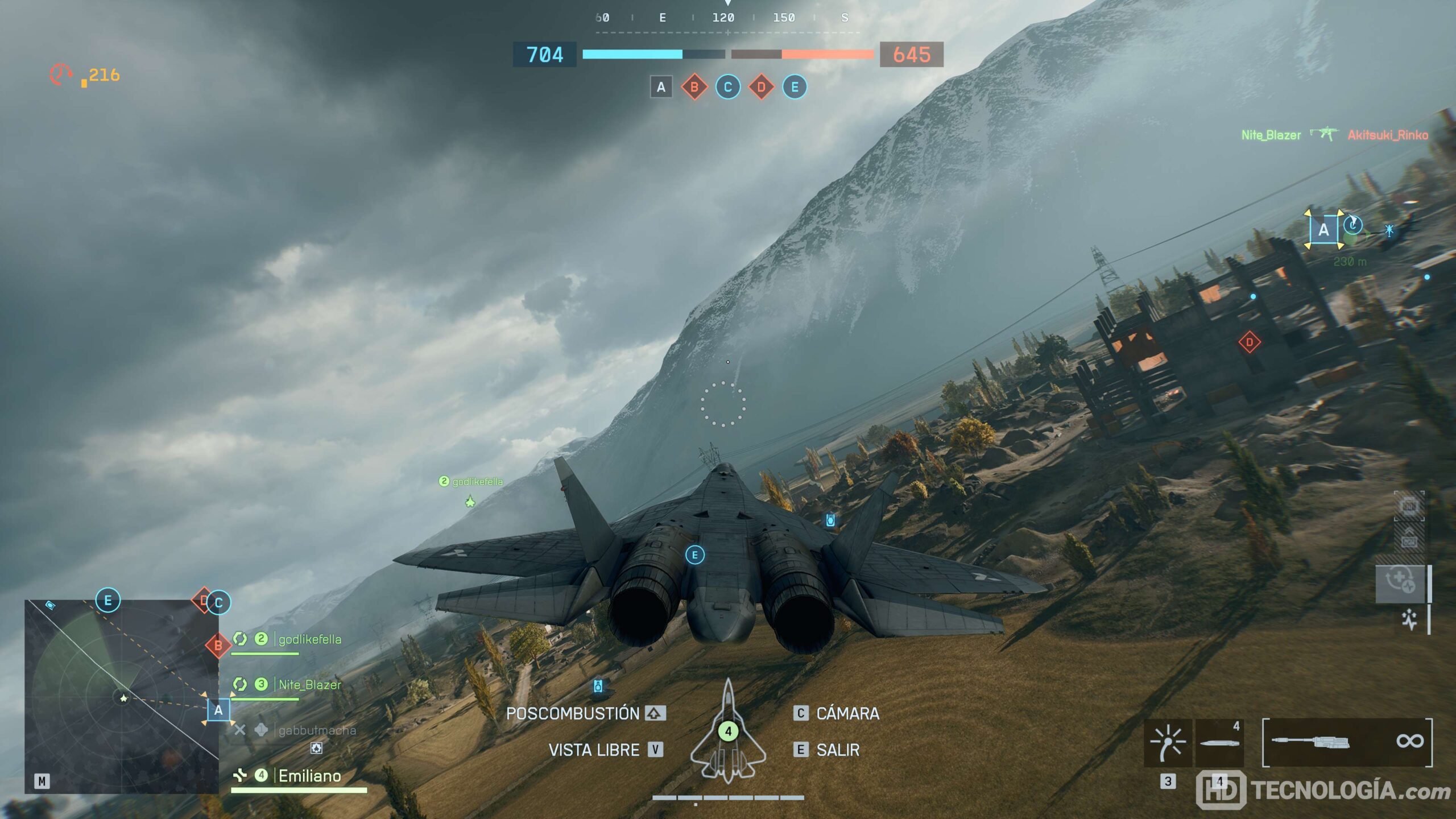1456x819 pixels.
Task: Select objective A in the top flag row
Action: tap(661, 87)
